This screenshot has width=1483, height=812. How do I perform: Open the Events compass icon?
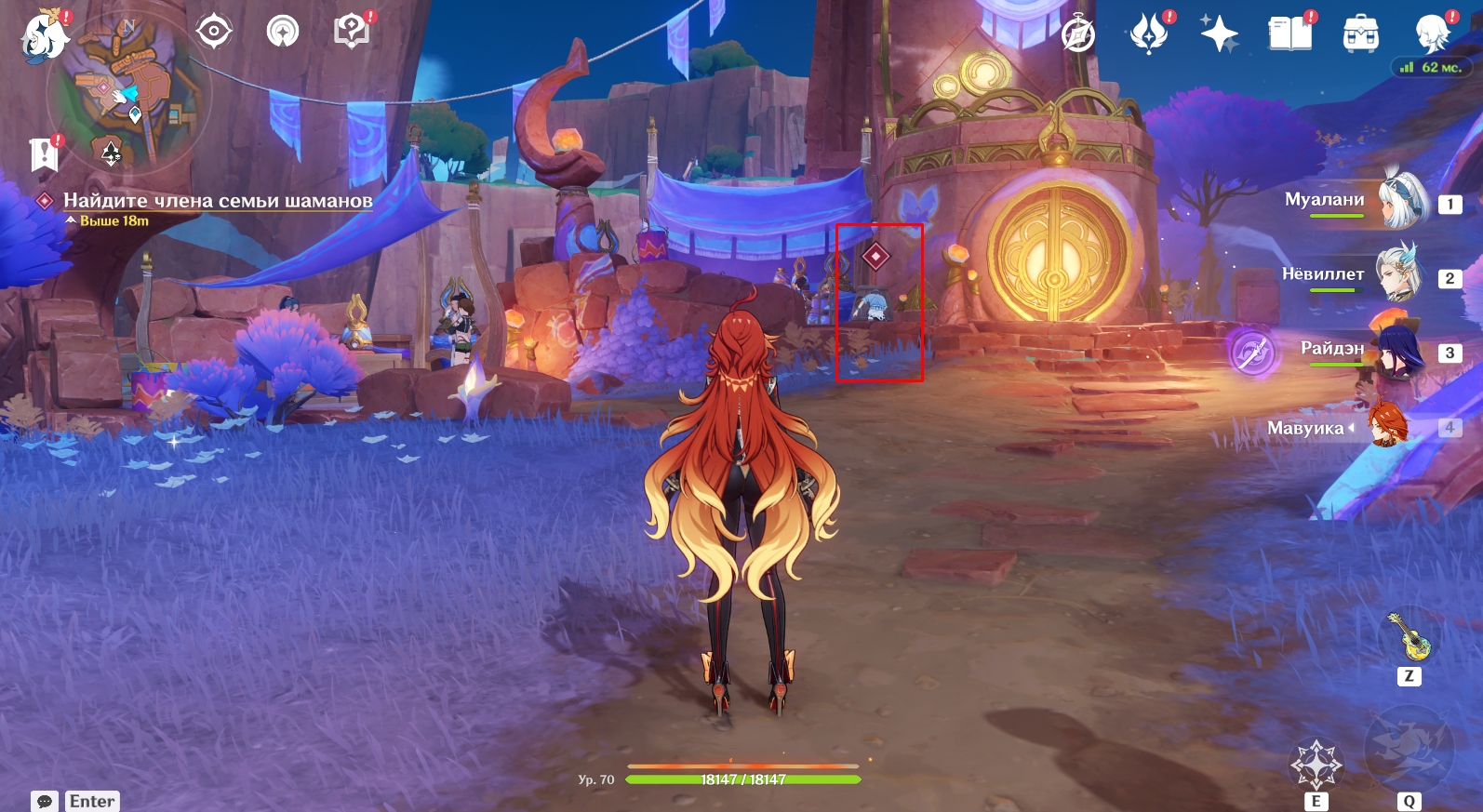click(1078, 34)
